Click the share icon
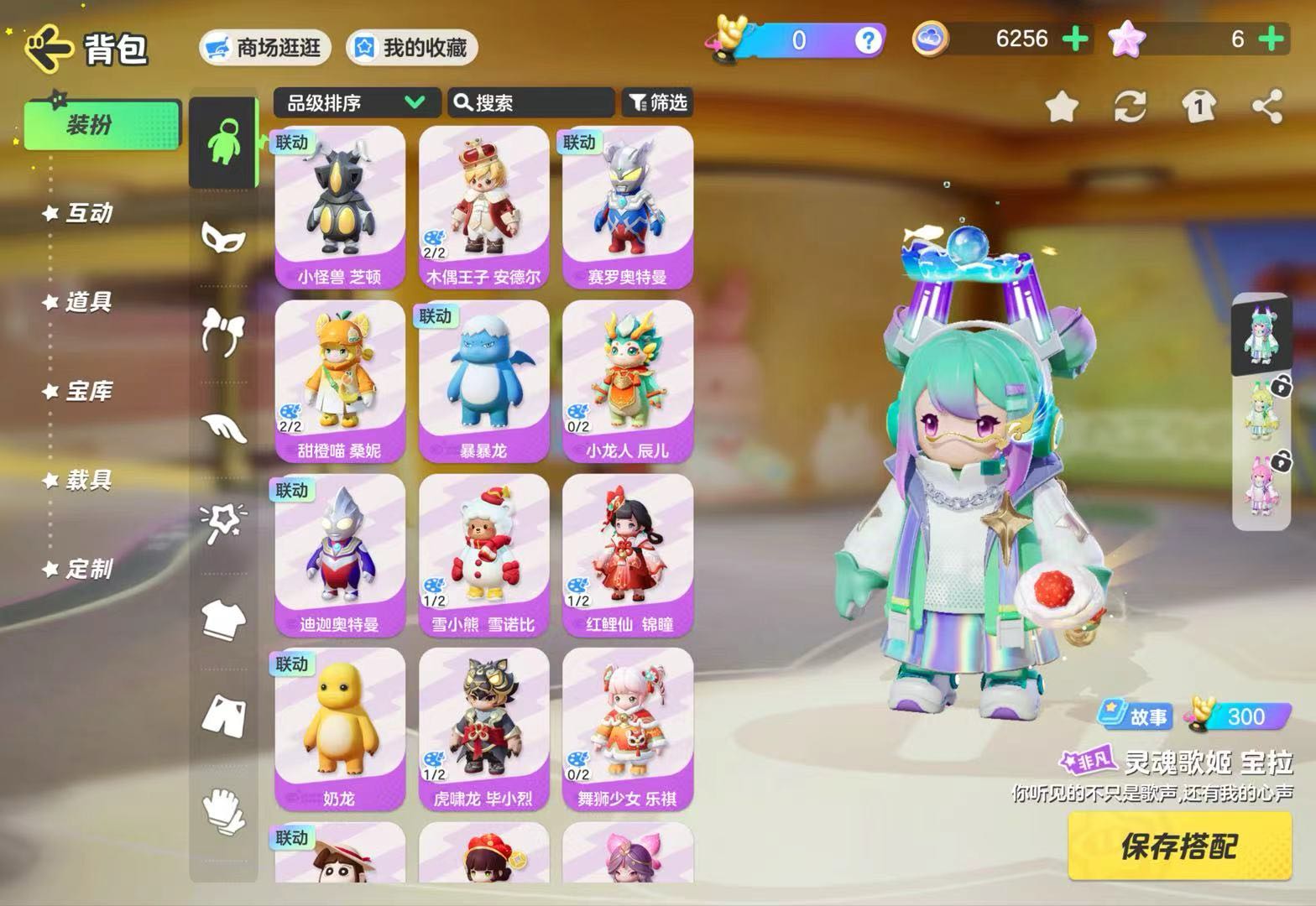 point(1267,107)
